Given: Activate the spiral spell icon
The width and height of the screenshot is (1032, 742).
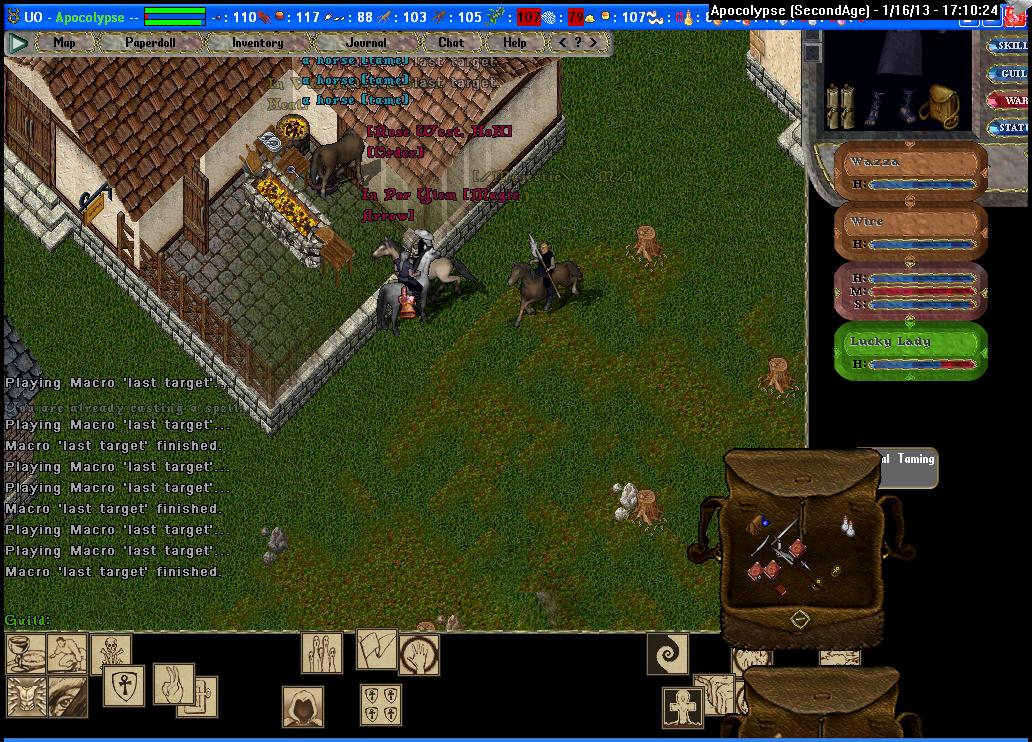Looking at the screenshot, I should (667, 653).
